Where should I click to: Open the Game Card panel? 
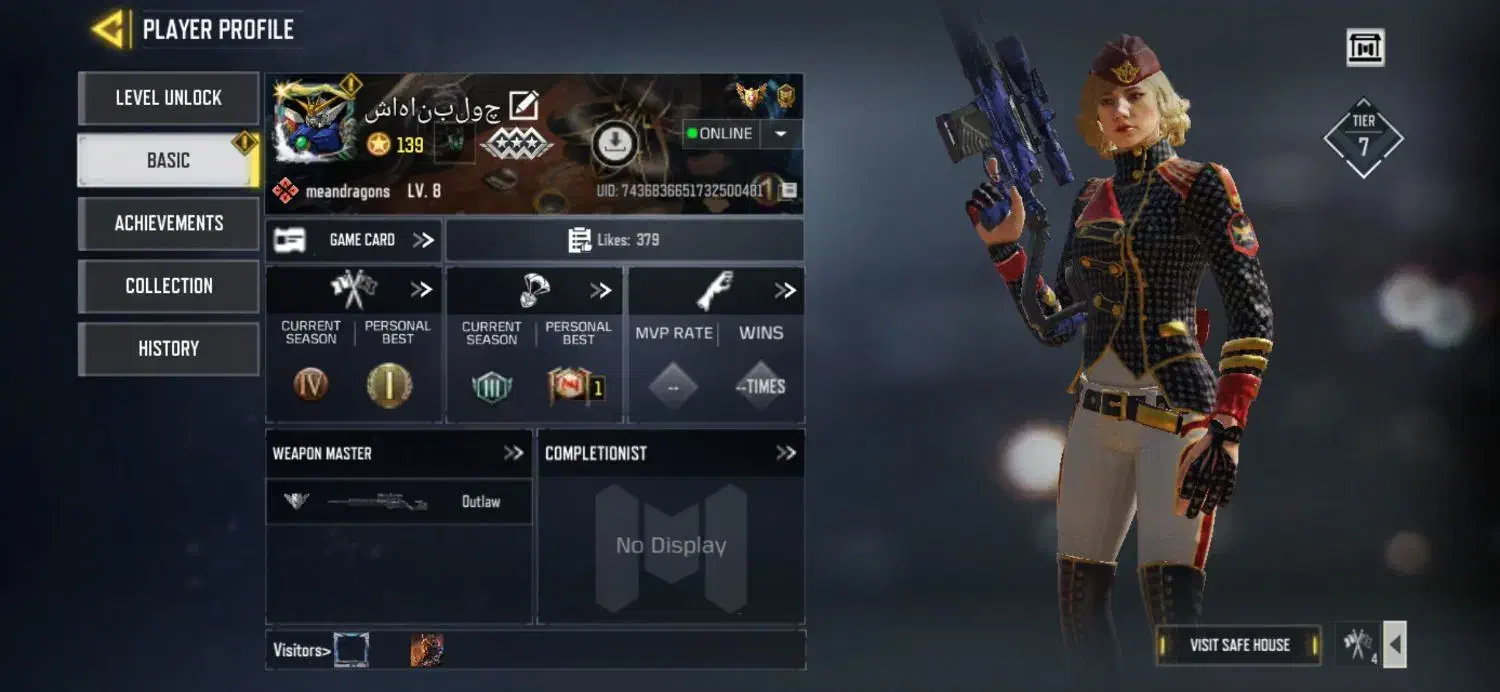[354, 240]
